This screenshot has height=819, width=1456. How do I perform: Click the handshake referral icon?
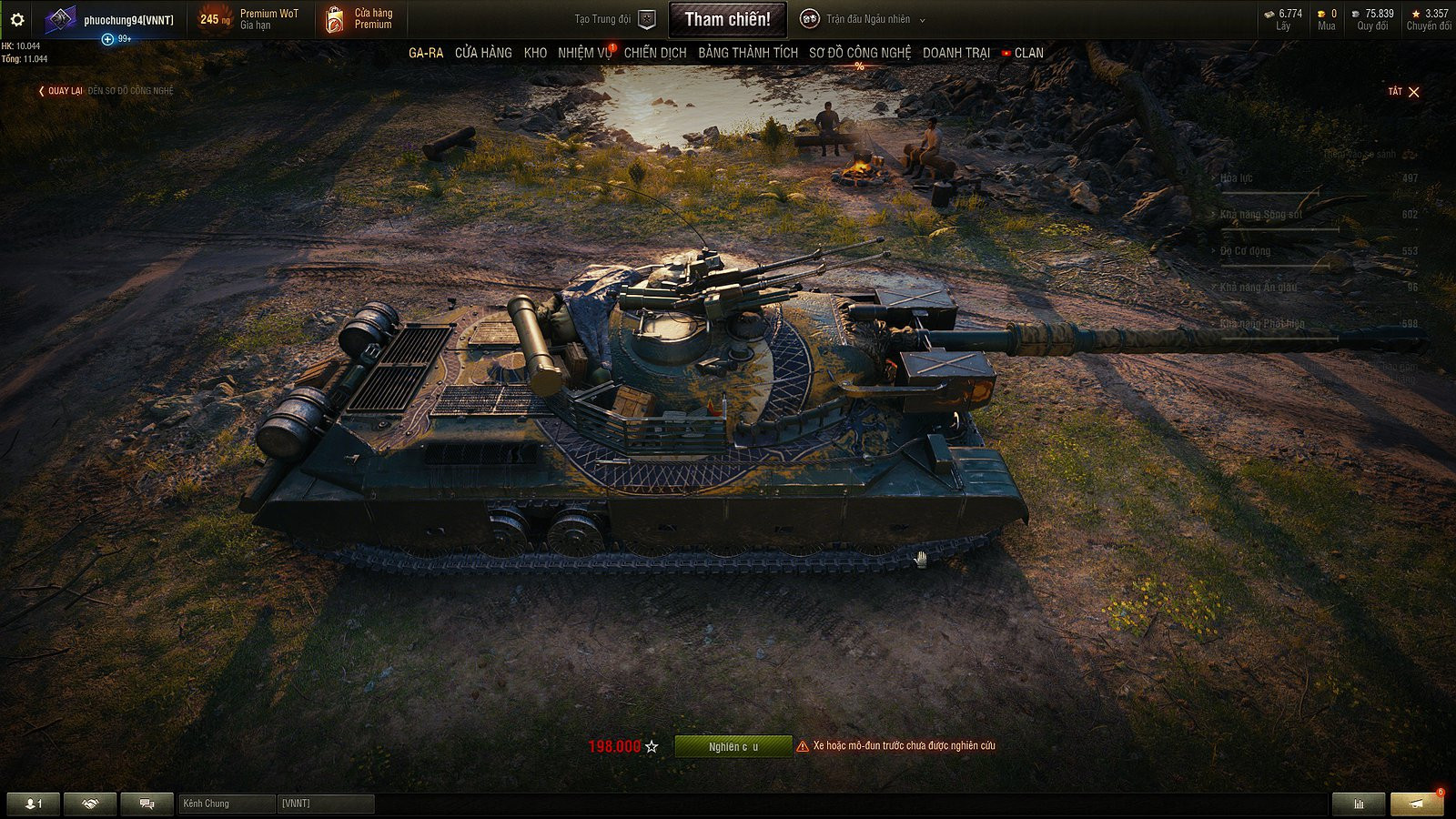[90, 802]
